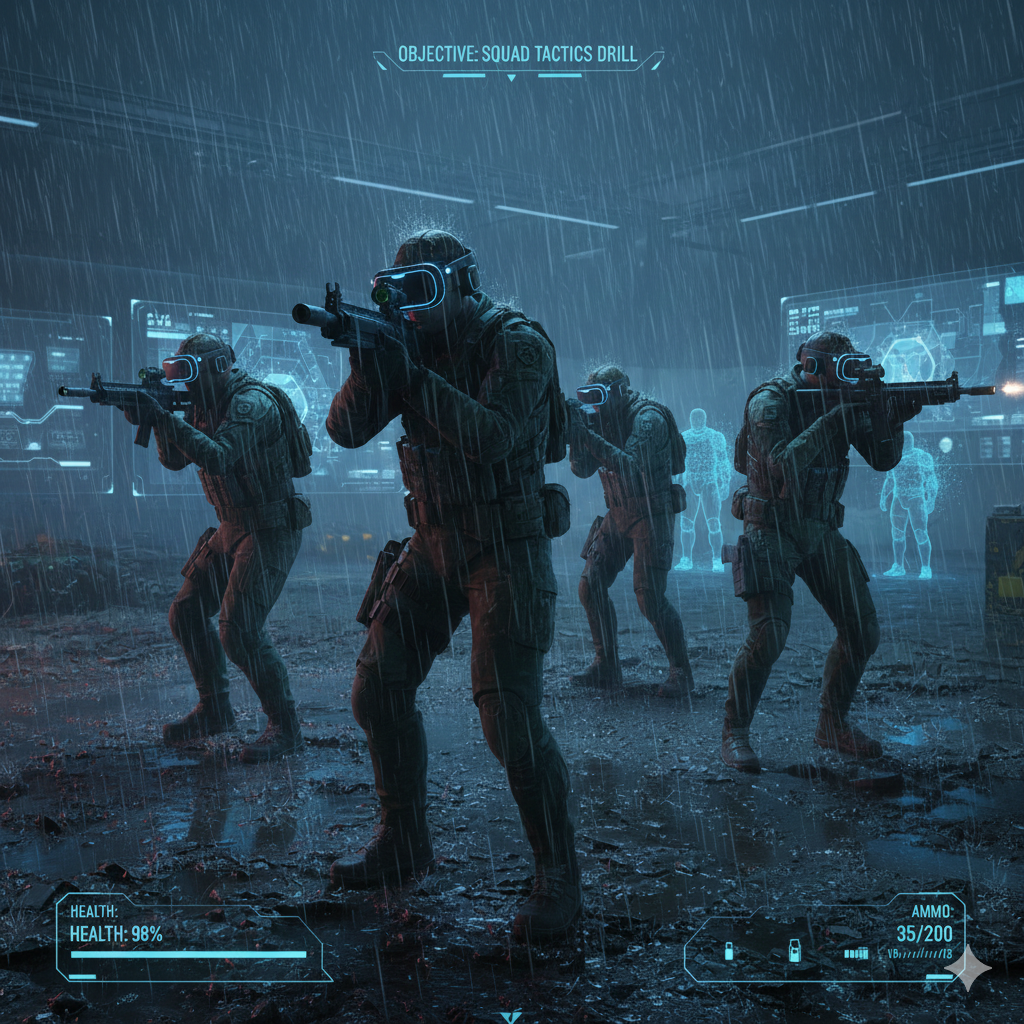Click the four-point sparkle watermark icon
The image size is (1024, 1024).
tap(967, 968)
